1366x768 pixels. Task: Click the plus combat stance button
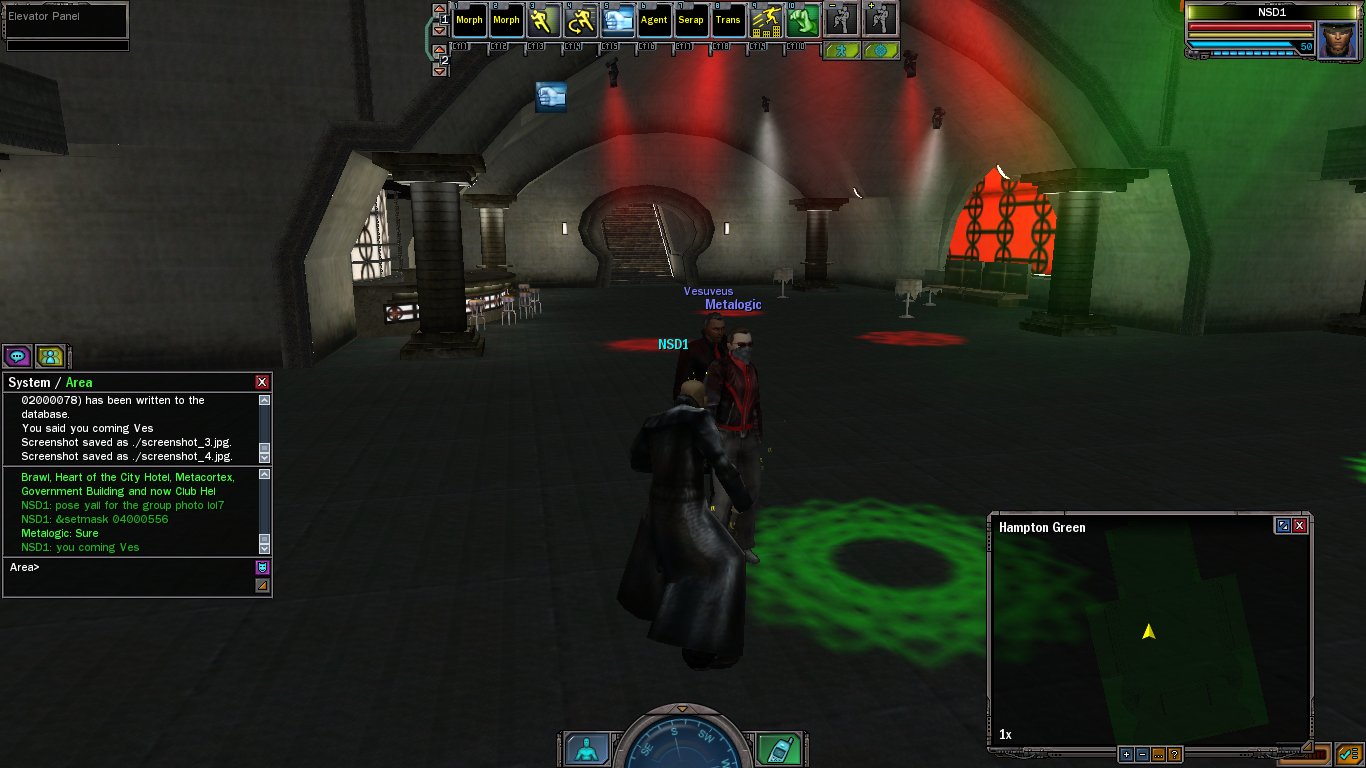[879, 18]
